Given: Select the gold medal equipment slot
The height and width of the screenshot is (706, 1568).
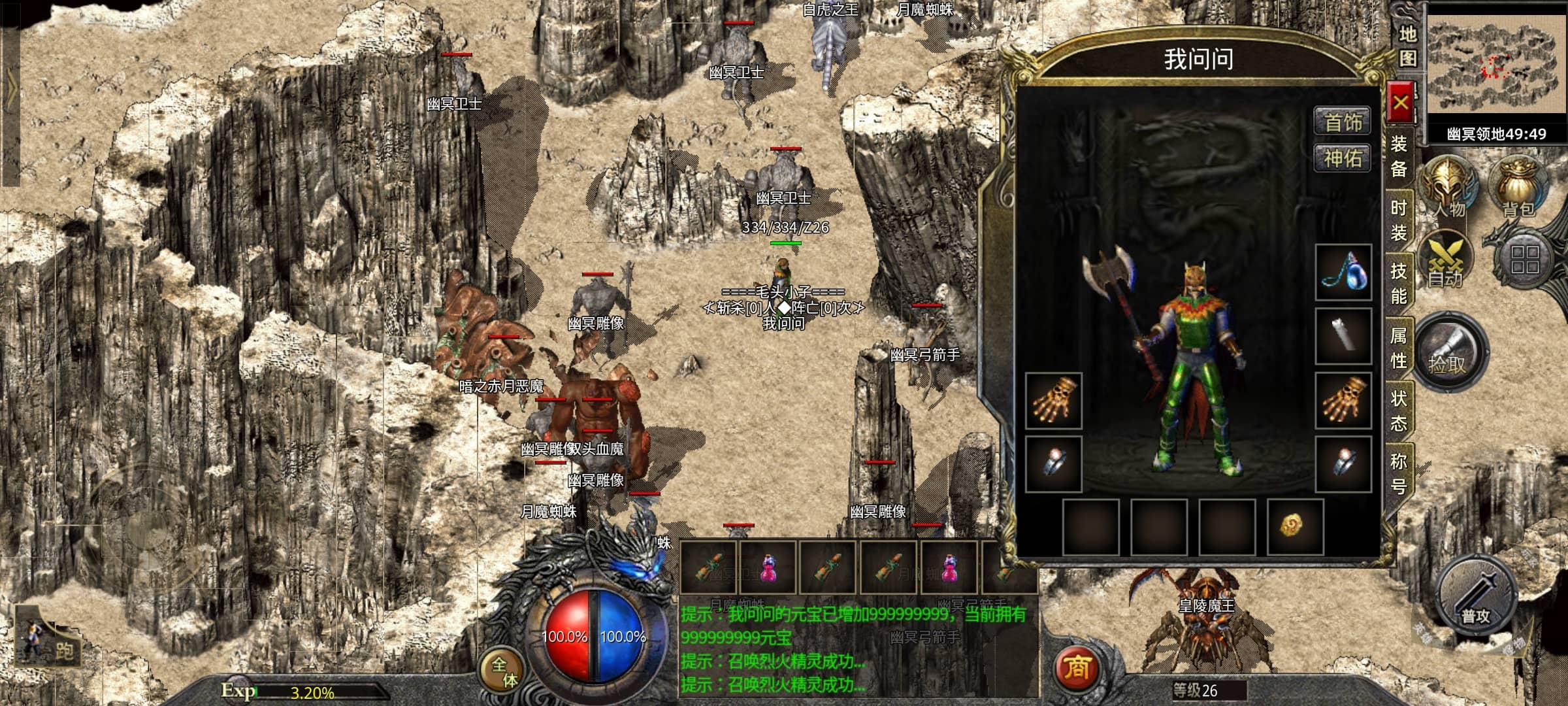Looking at the screenshot, I should click(x=1294, y=526).
